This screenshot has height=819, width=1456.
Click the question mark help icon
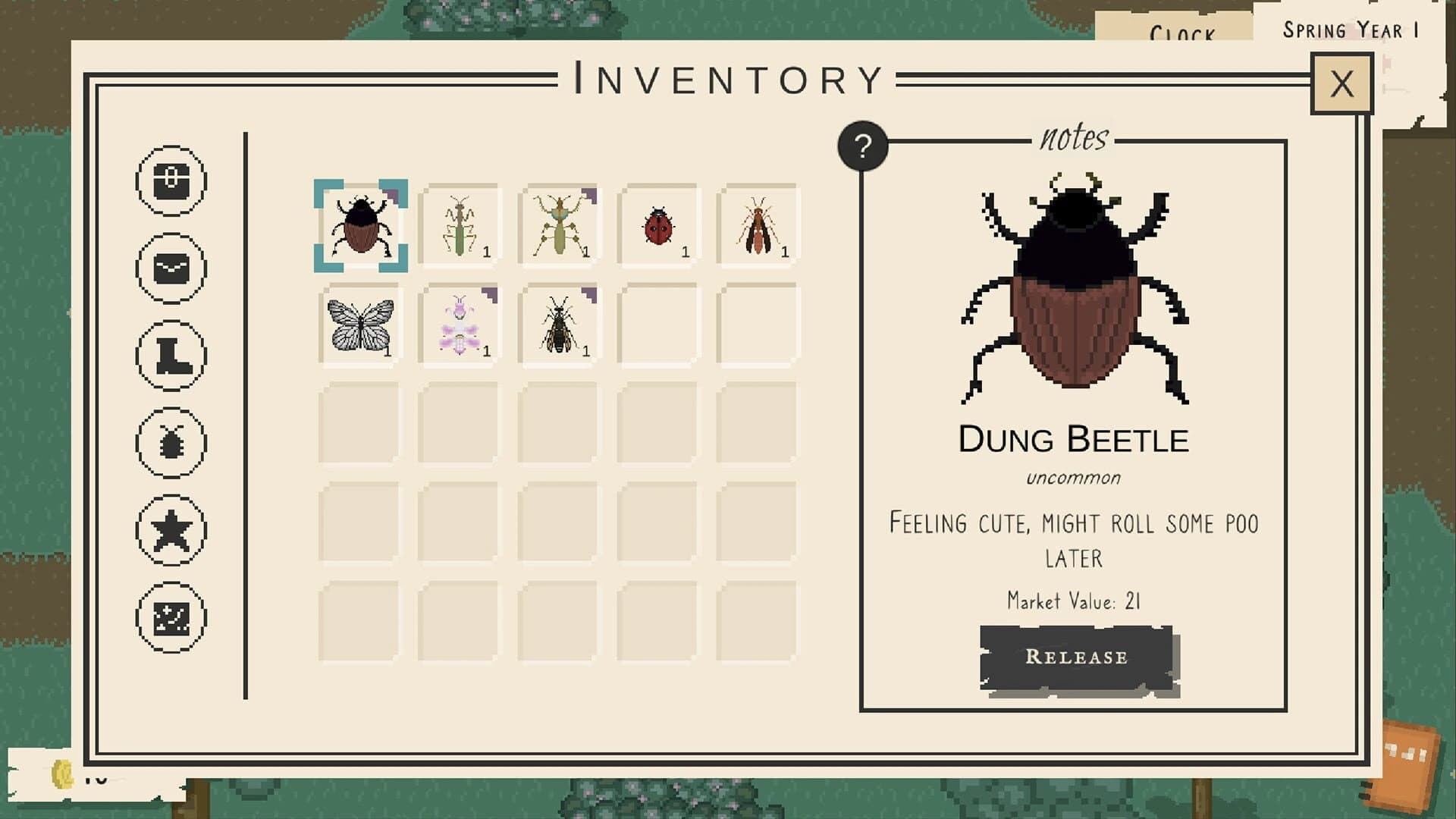pos(864,146)
